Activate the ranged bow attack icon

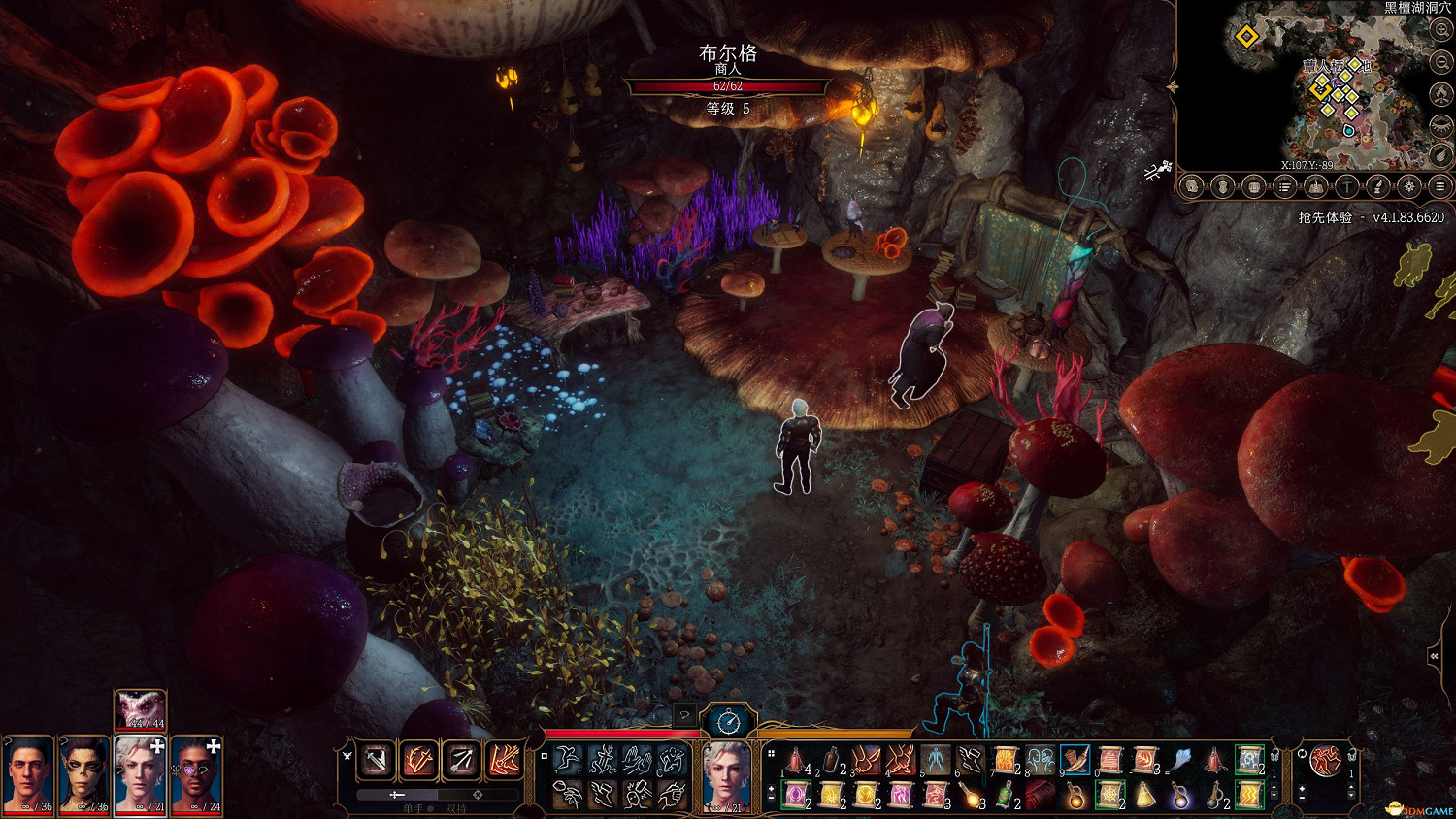[x=461, y=761]
